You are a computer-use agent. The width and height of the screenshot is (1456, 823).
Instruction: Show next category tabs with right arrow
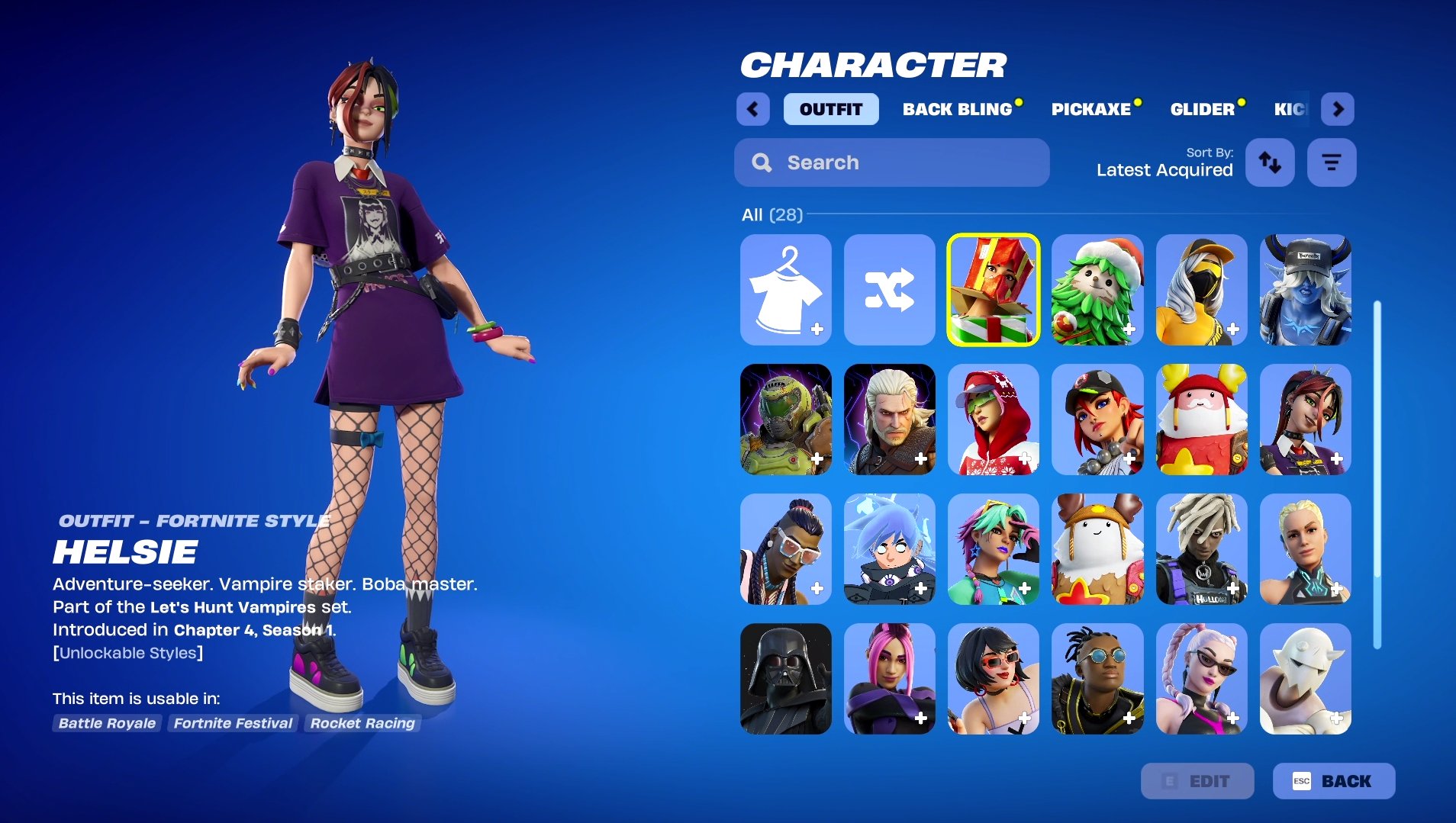pyautogui.click(x=1338, y=109)
